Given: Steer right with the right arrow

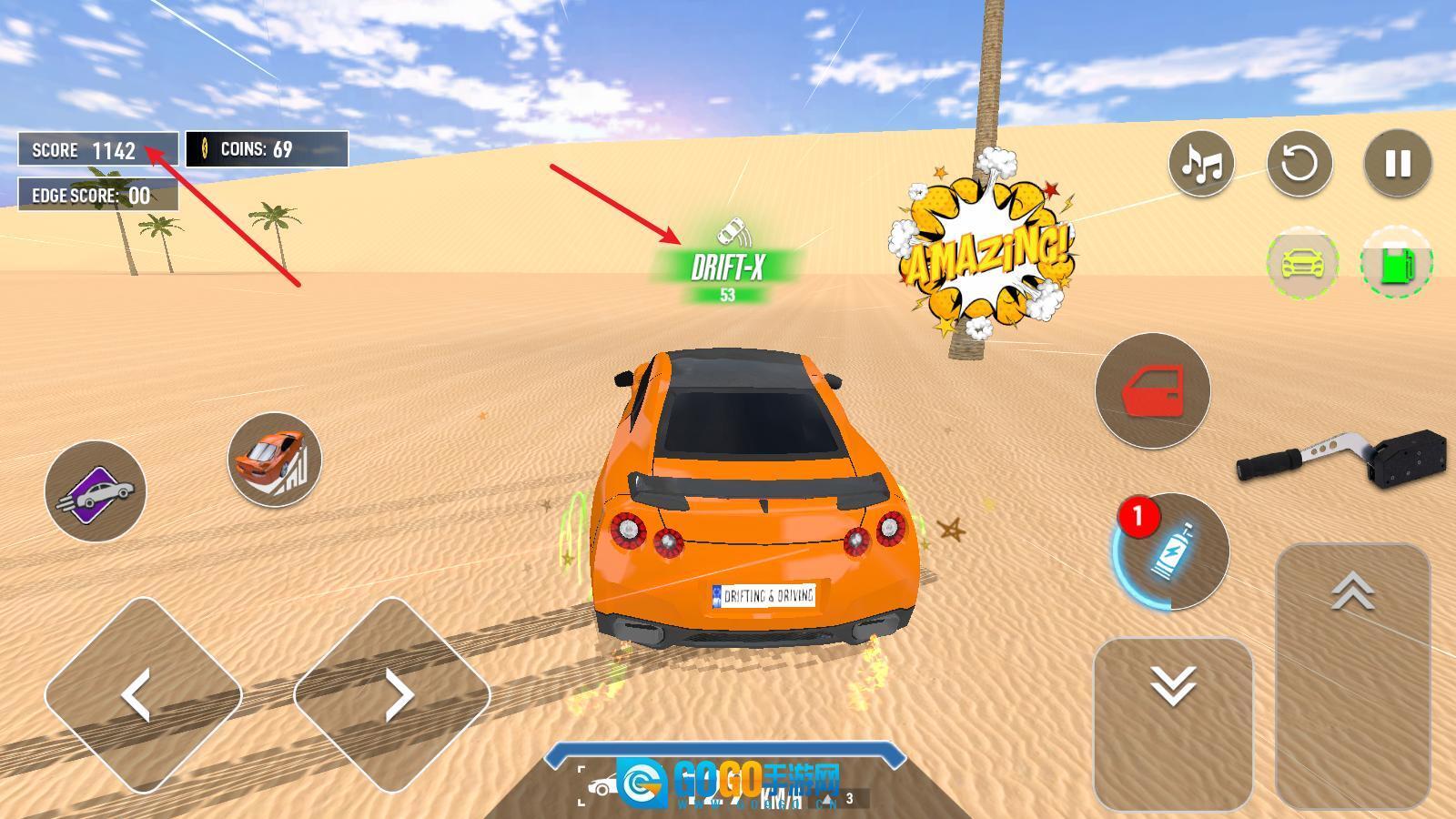Looking at the screenshot, I should tap(392, 695).
